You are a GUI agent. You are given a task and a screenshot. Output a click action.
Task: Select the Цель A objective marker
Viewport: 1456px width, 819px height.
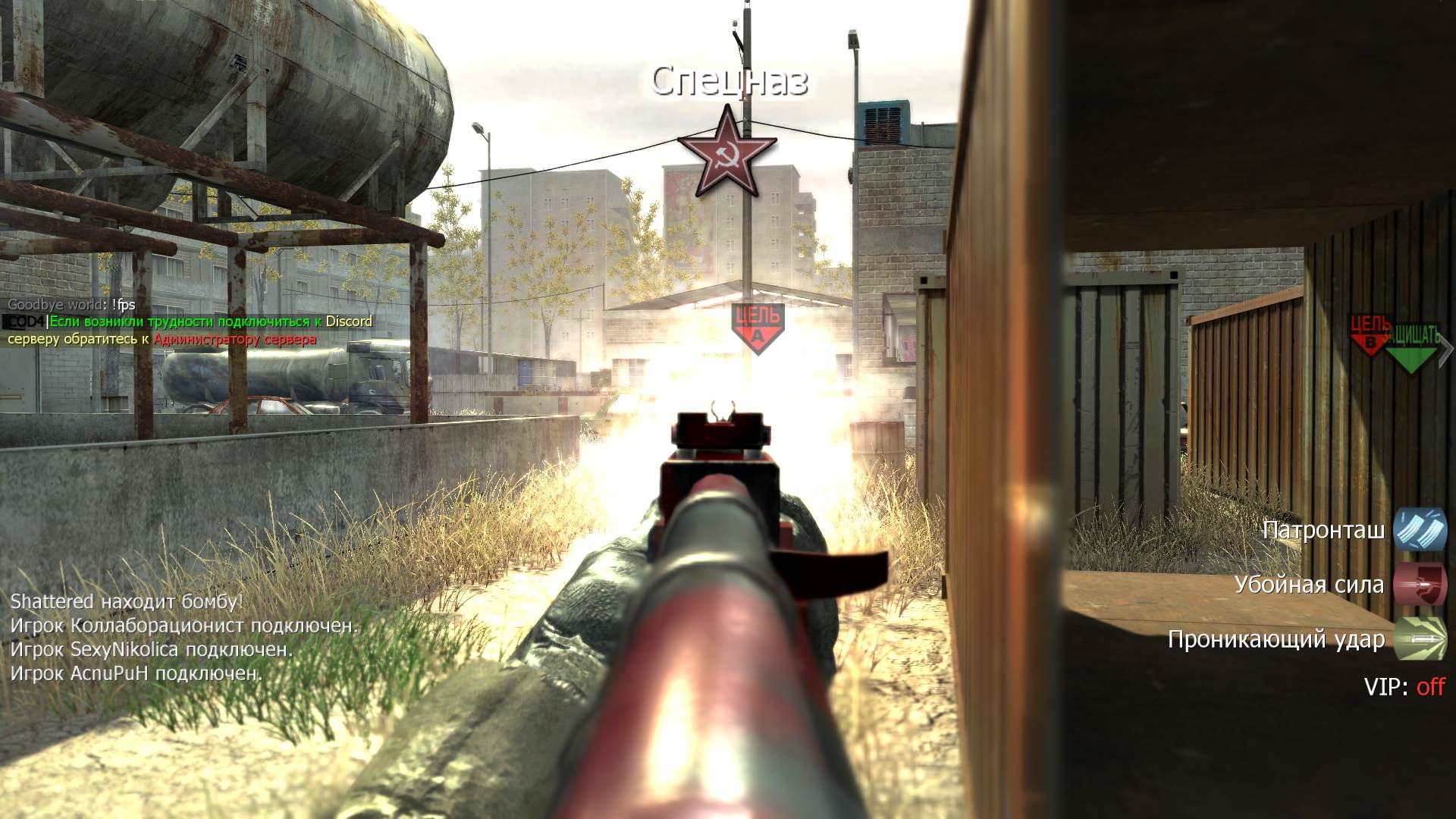click(x=757, y=328)
